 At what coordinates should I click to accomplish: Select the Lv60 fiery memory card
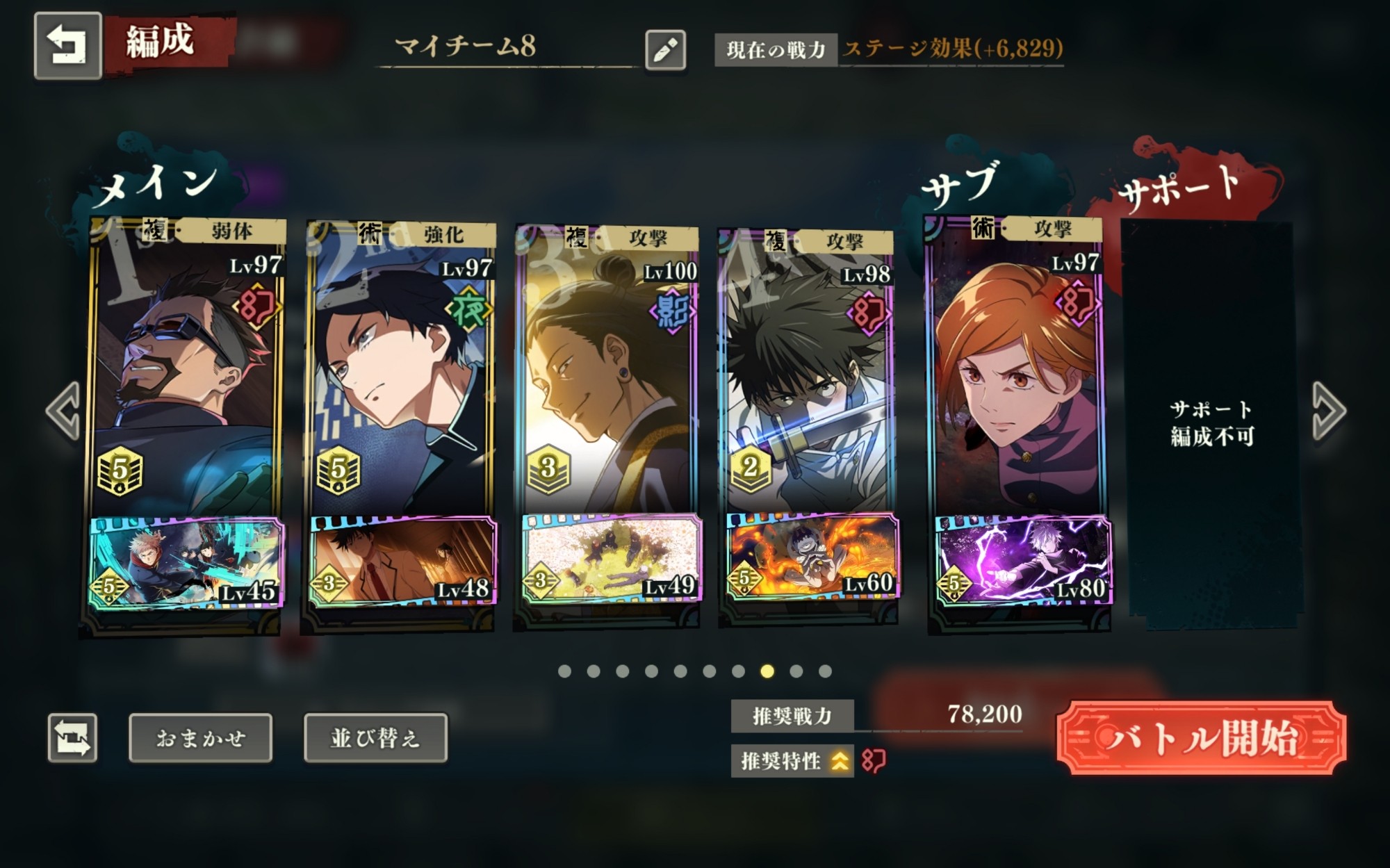pyautogui.click(x=810, y=557)
